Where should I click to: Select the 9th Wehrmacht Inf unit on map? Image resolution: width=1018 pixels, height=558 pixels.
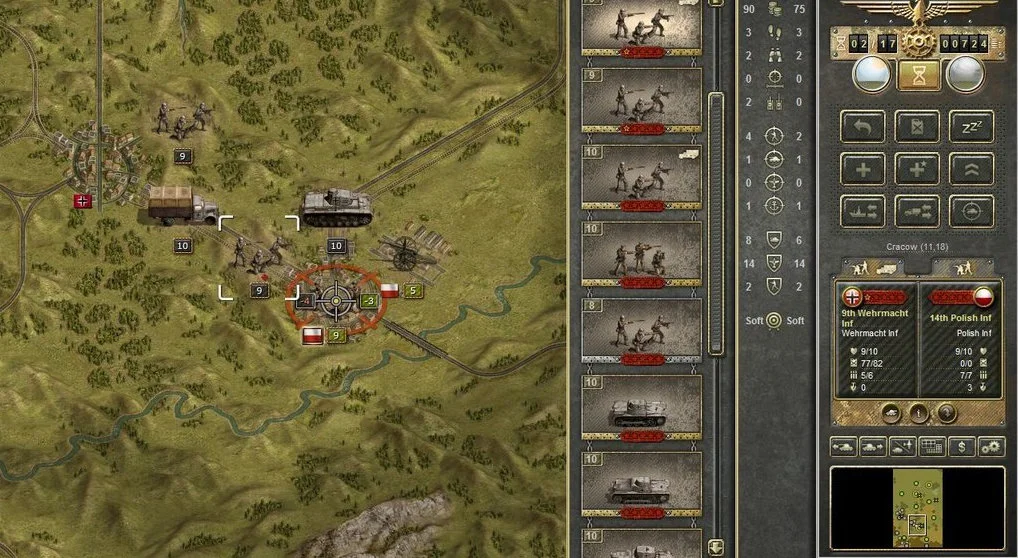pos(257,256)
